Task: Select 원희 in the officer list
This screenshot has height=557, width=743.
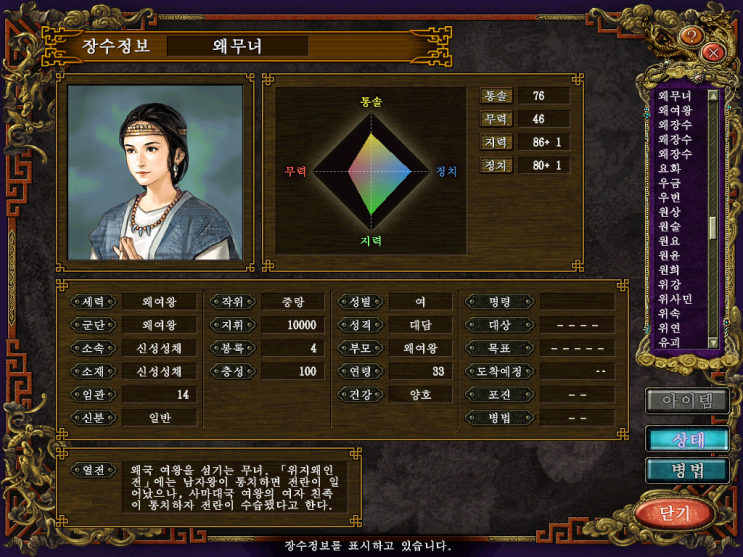Action: coord(670,270)
